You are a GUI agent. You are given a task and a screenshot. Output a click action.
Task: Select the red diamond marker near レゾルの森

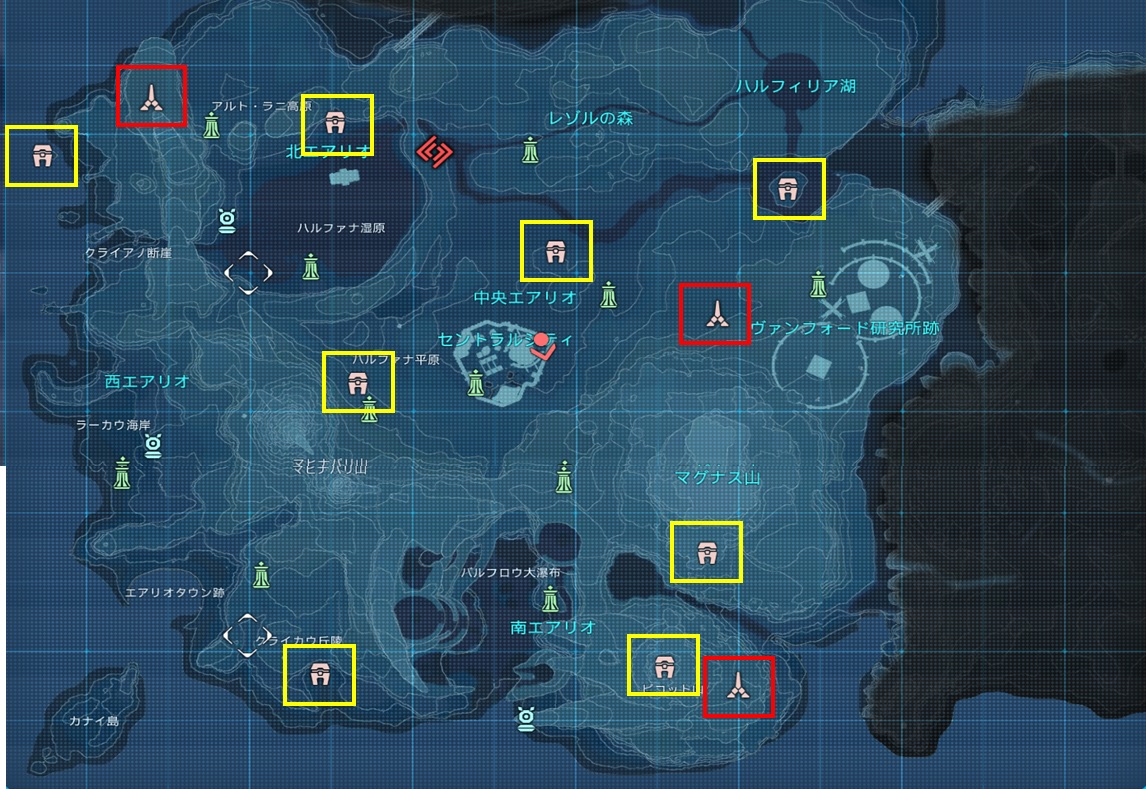point(435,152)
